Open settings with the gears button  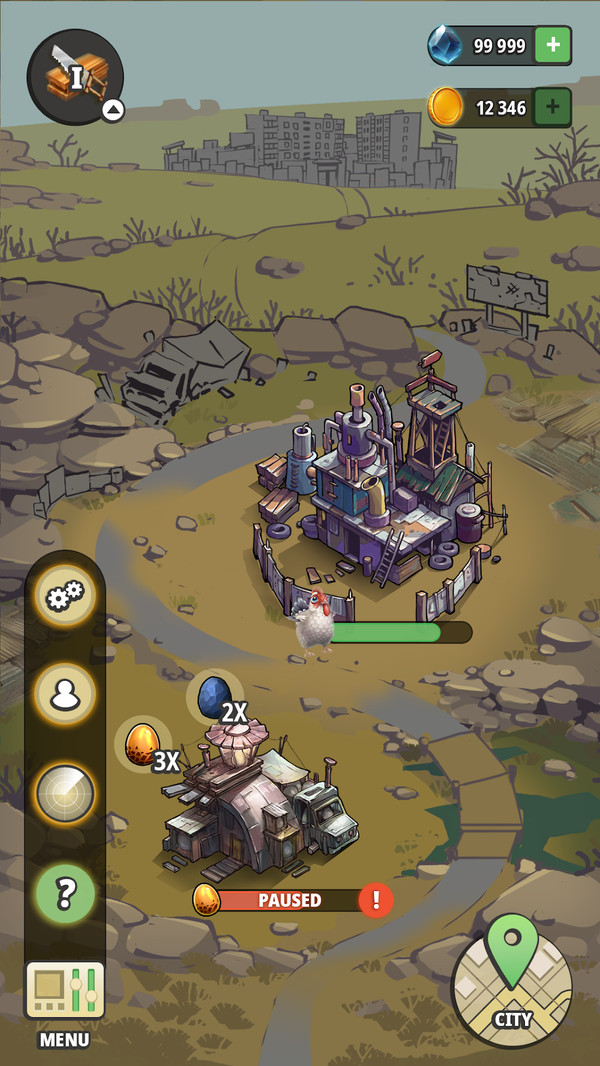66,598
